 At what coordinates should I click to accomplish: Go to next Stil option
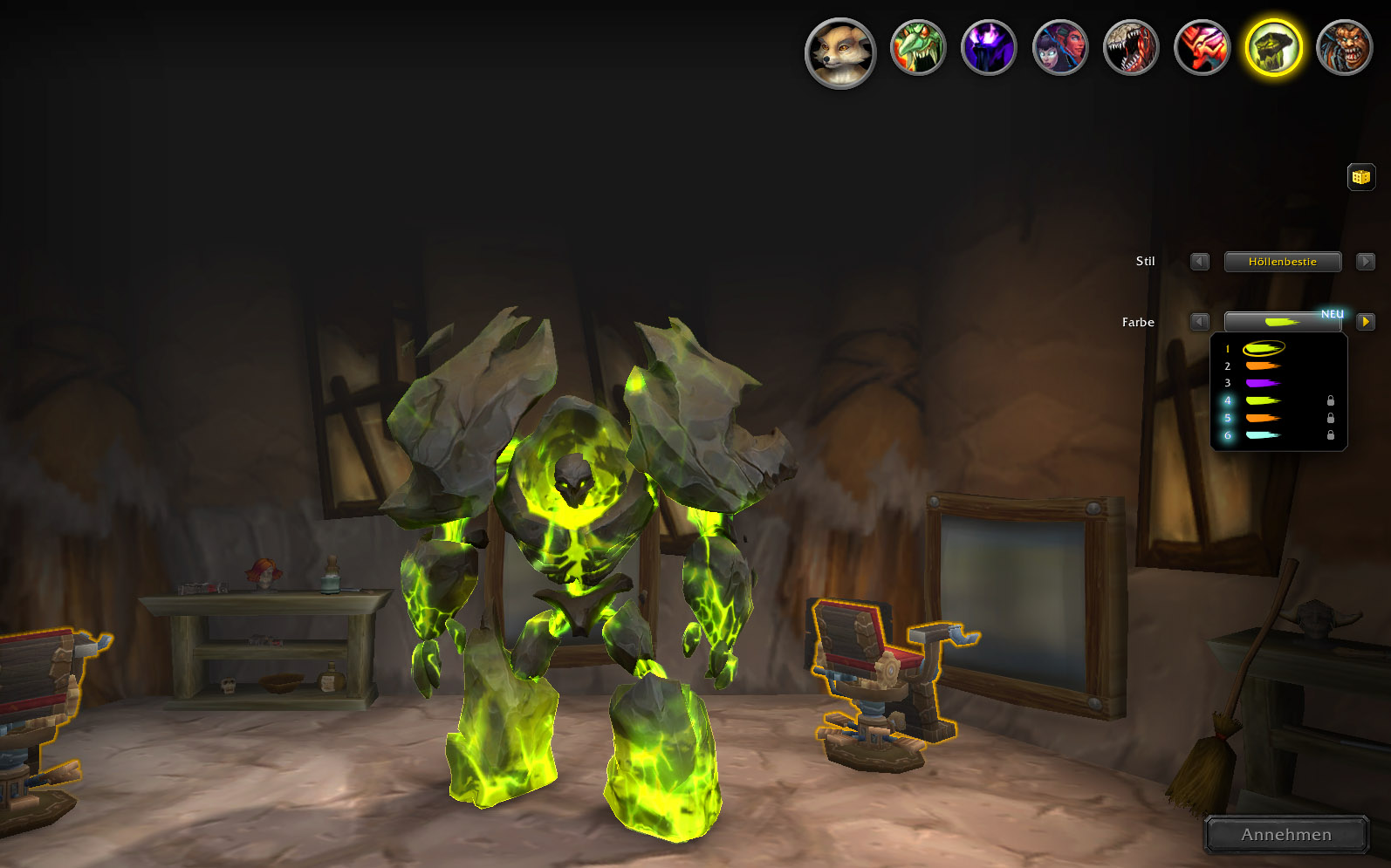[1366, 262]
